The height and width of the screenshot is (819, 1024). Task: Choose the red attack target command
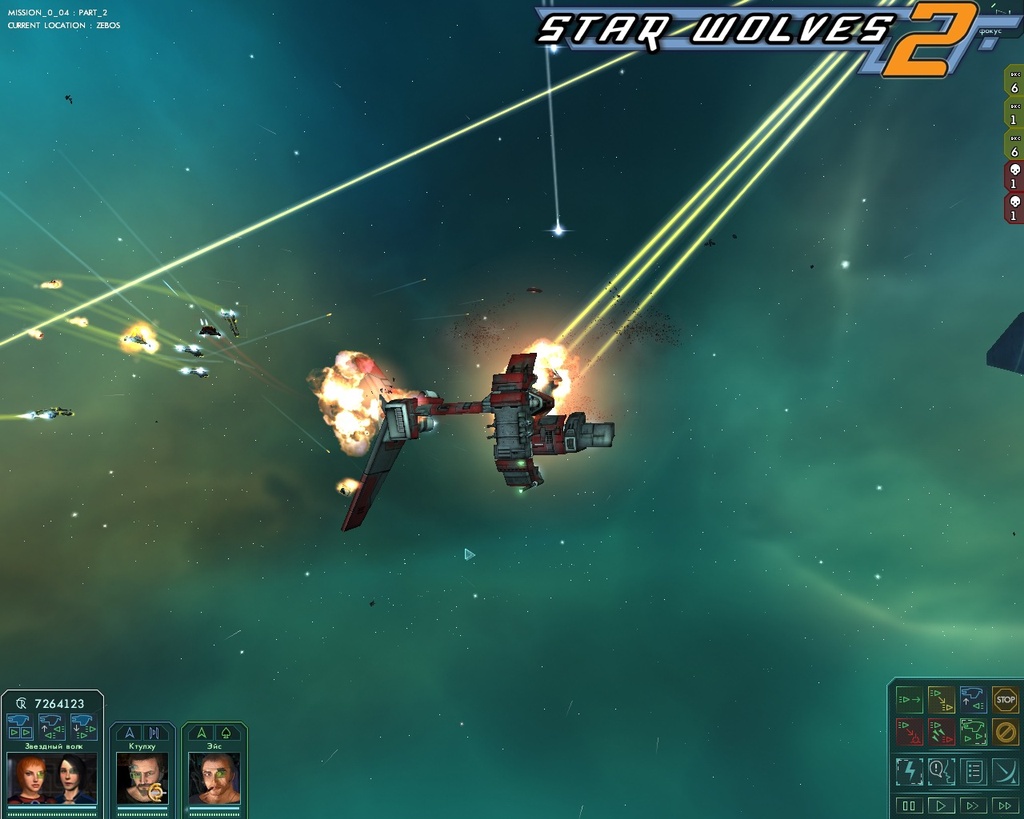(909, 733)
